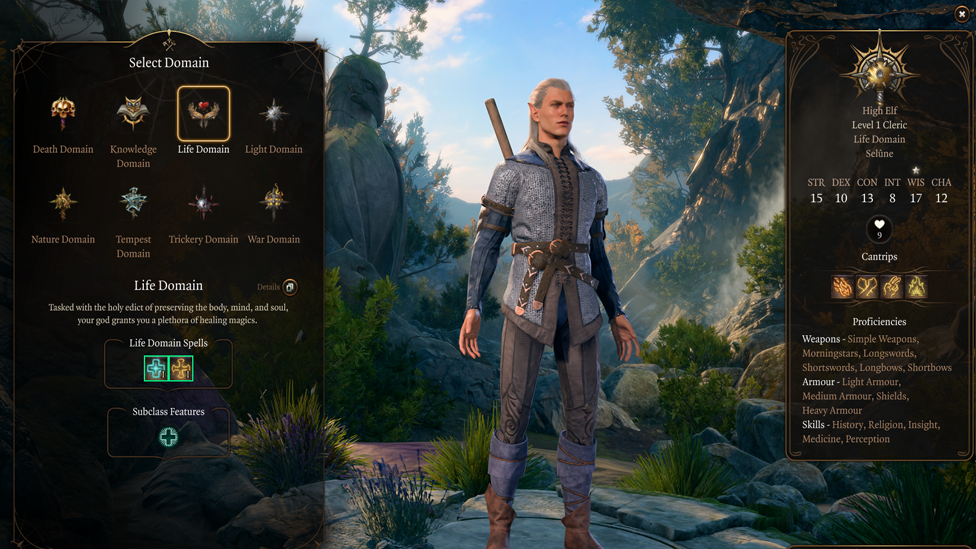976x549 pixels.
Task: Select the Tempest Domain
Action: coord(133,204)
